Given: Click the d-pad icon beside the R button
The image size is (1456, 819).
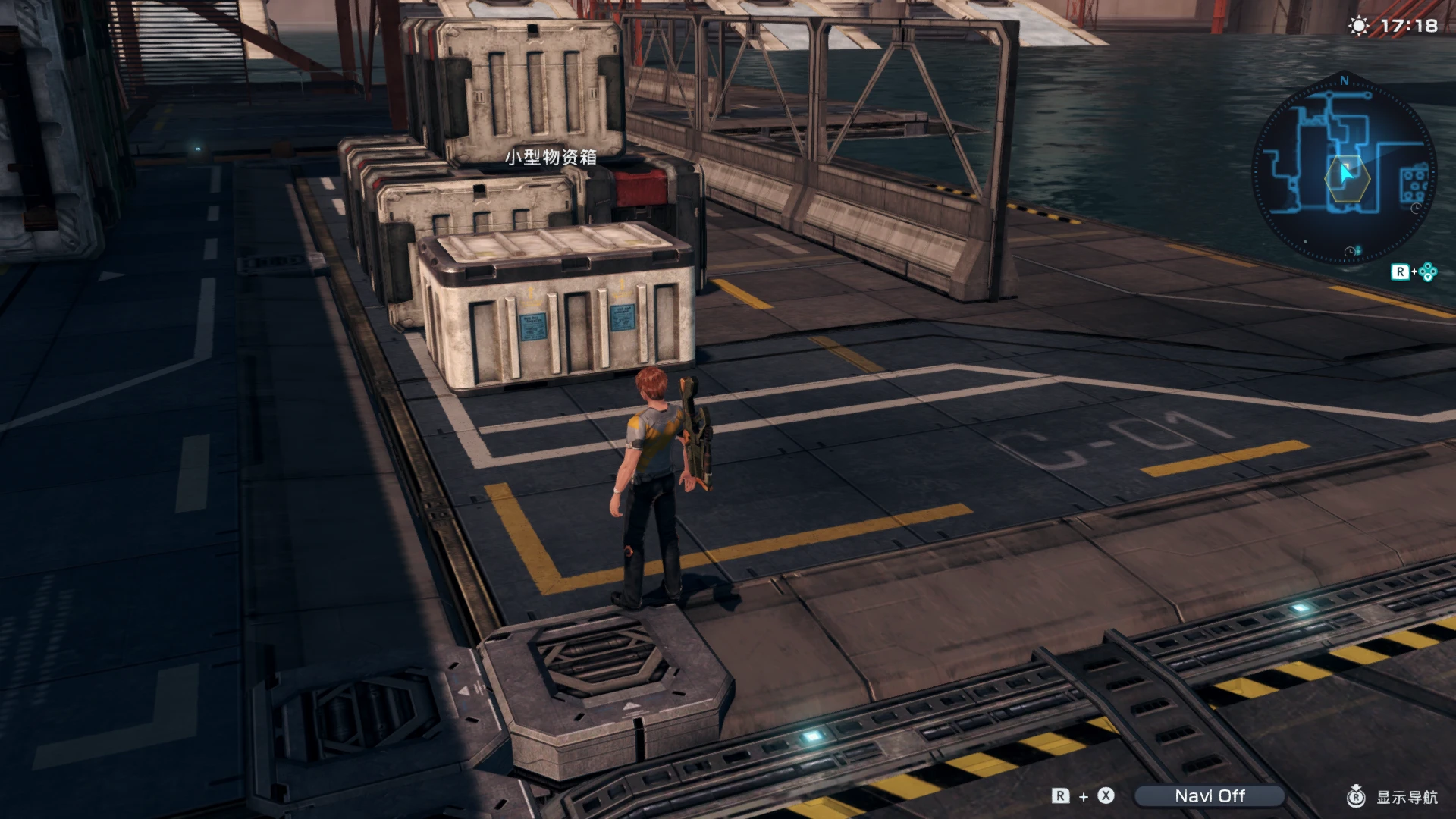Looking at the screenshot, I should click(1428, 271).
